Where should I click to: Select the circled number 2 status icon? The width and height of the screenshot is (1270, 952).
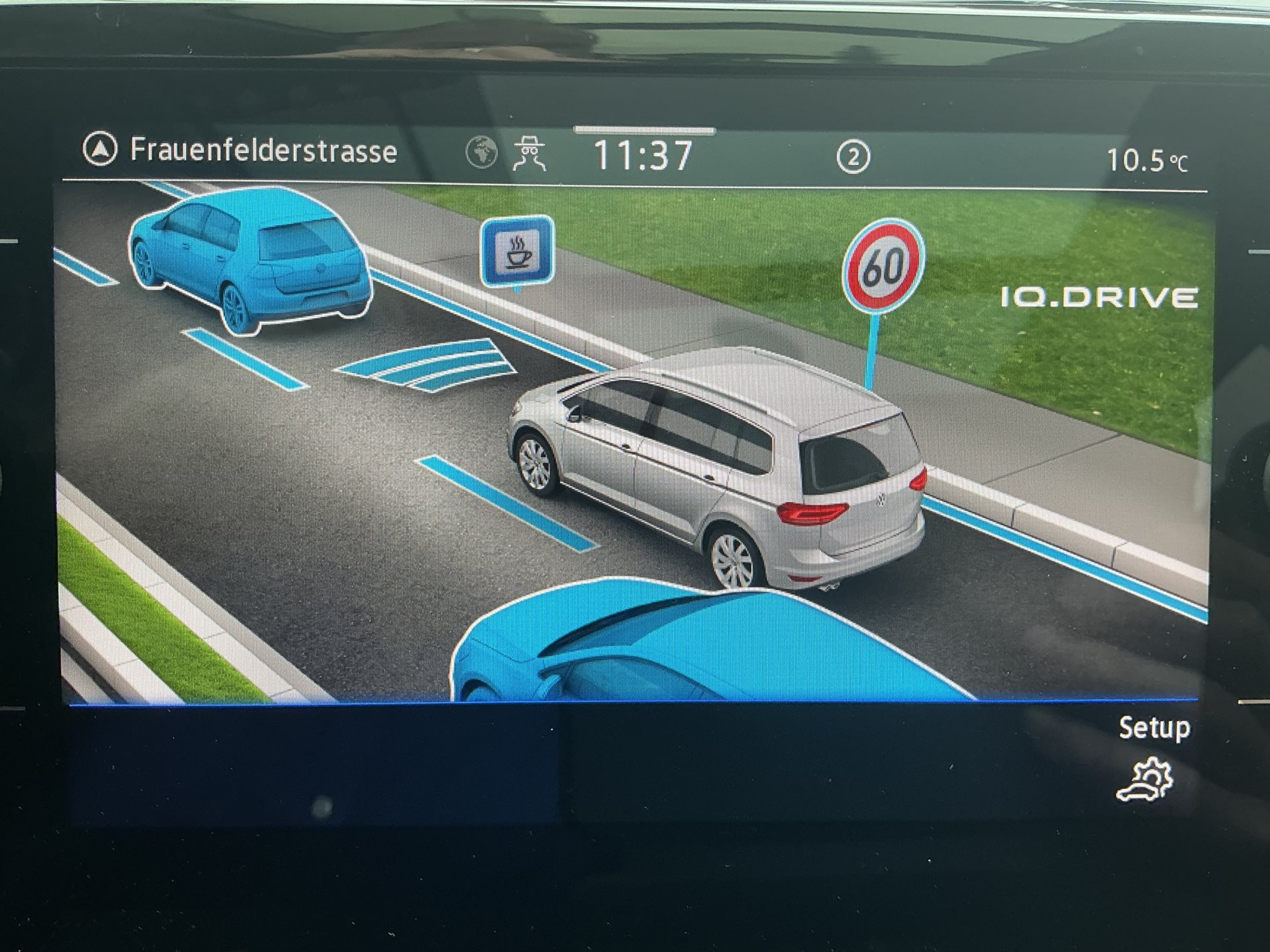click(853, 157)
